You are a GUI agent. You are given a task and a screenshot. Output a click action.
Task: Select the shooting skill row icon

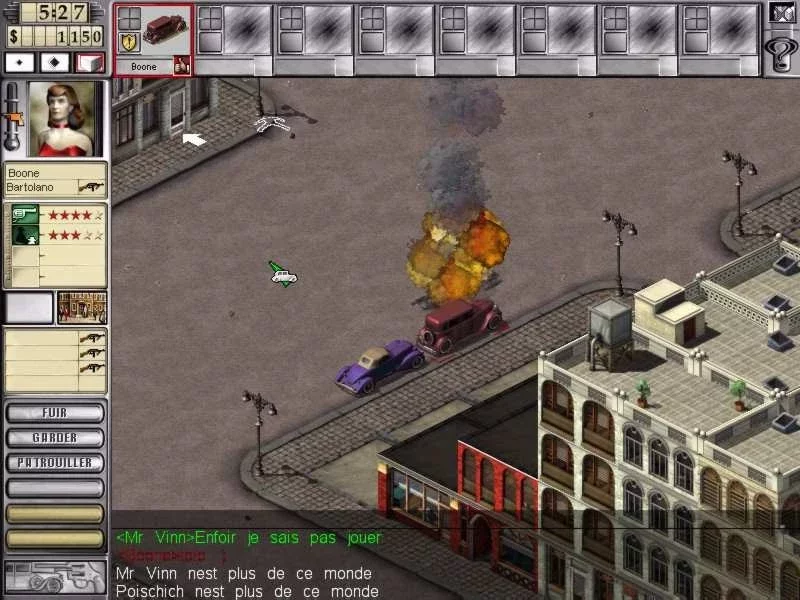point(25,215)
